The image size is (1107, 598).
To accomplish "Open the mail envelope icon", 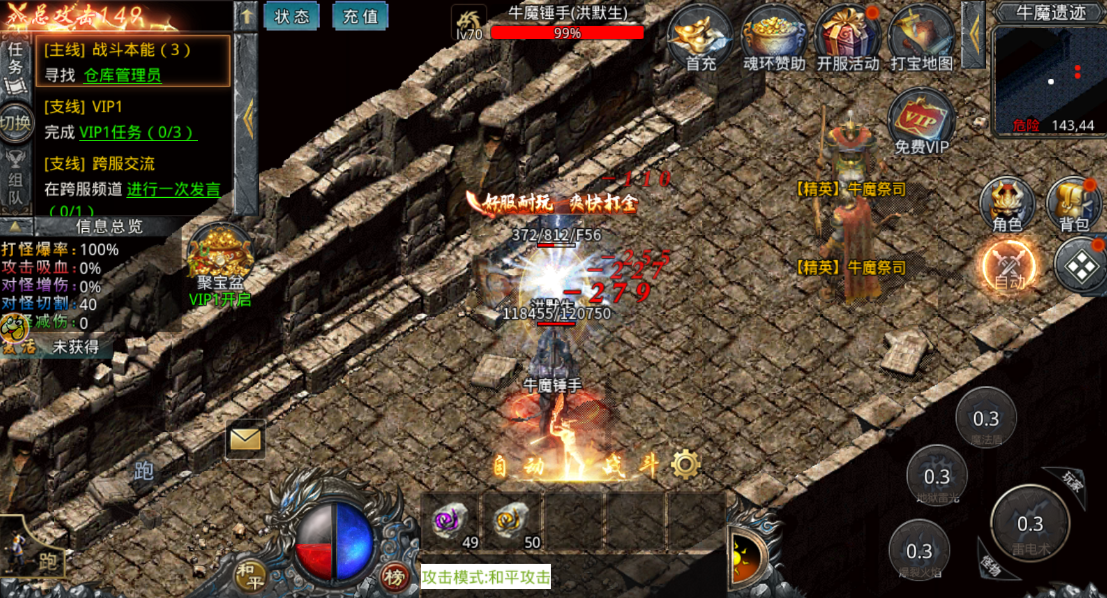I will click(245, 438).
